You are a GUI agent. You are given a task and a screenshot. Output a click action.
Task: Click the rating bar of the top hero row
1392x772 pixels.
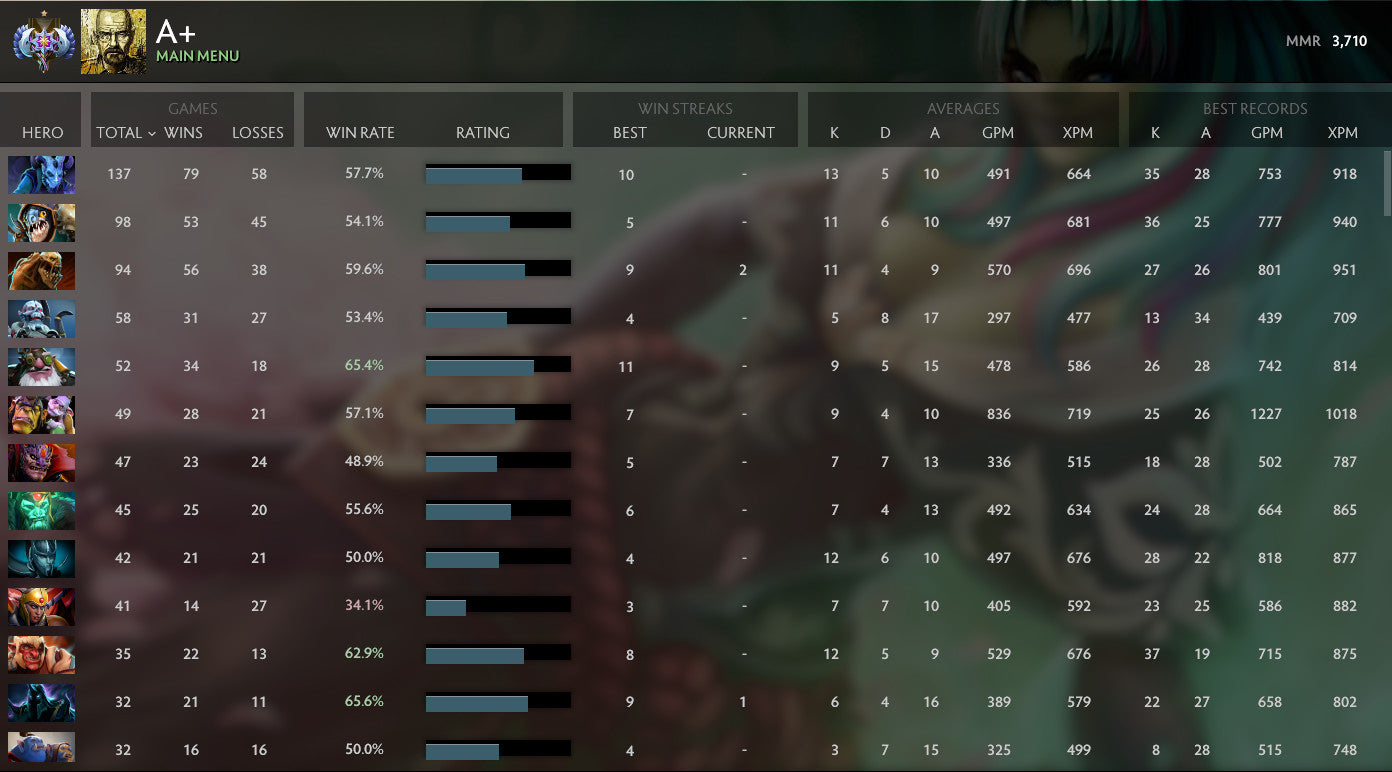[498, 172]
